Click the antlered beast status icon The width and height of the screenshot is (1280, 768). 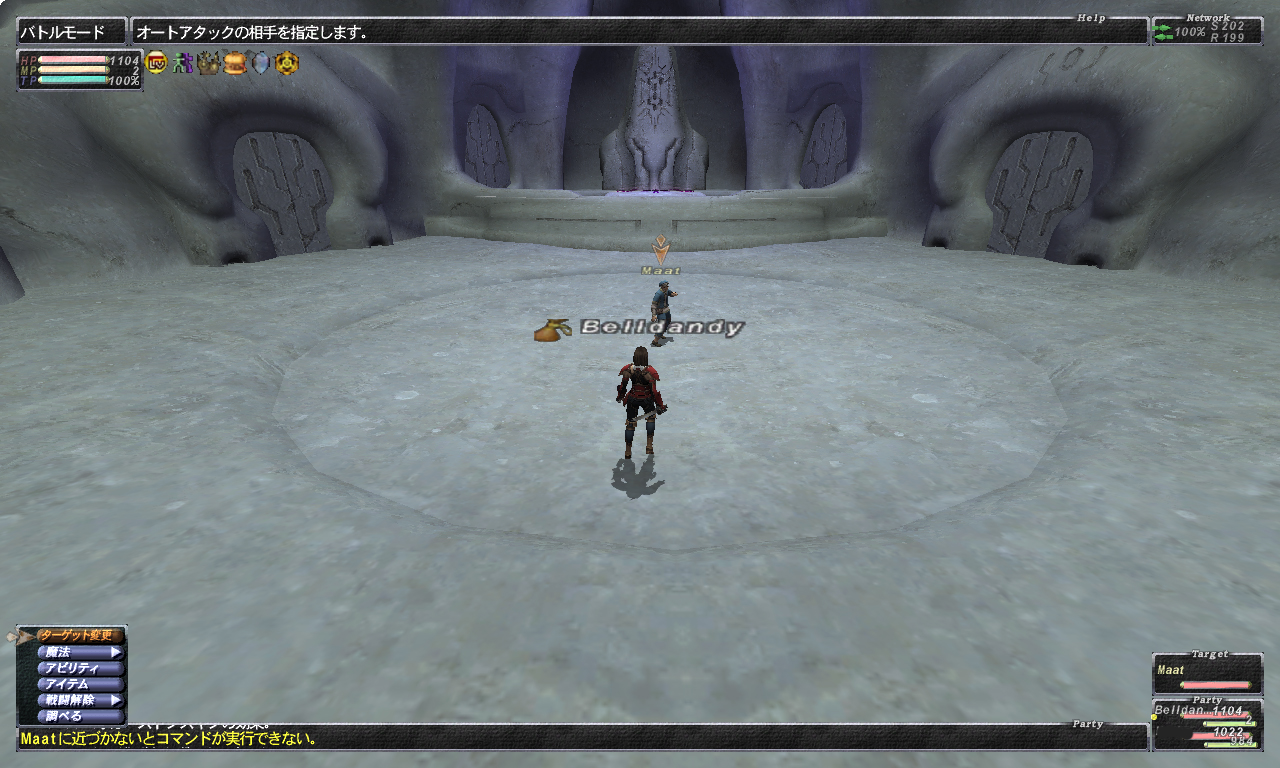pos(208,63)
